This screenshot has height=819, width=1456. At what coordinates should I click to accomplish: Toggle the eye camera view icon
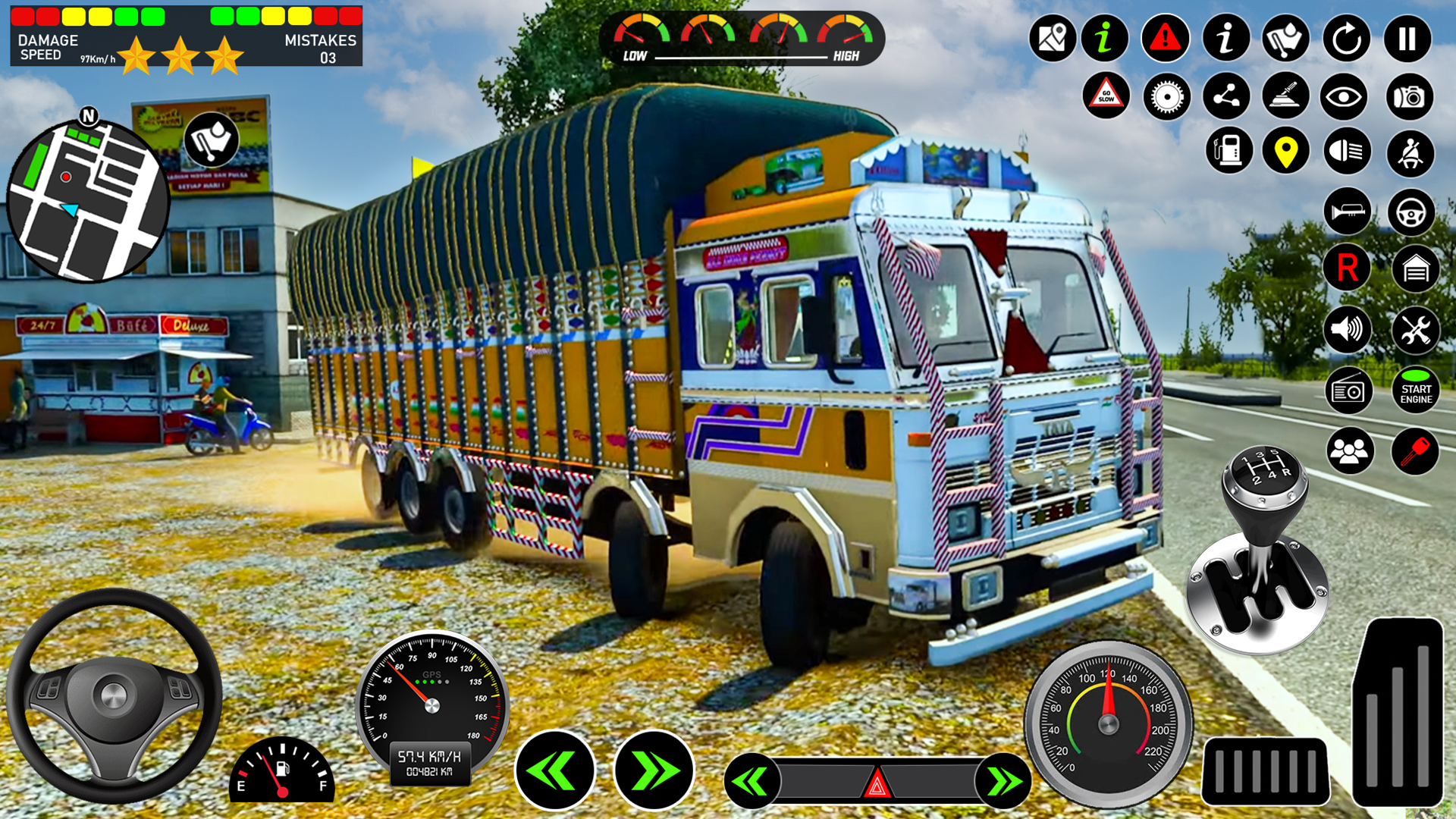pos(1347,98)
